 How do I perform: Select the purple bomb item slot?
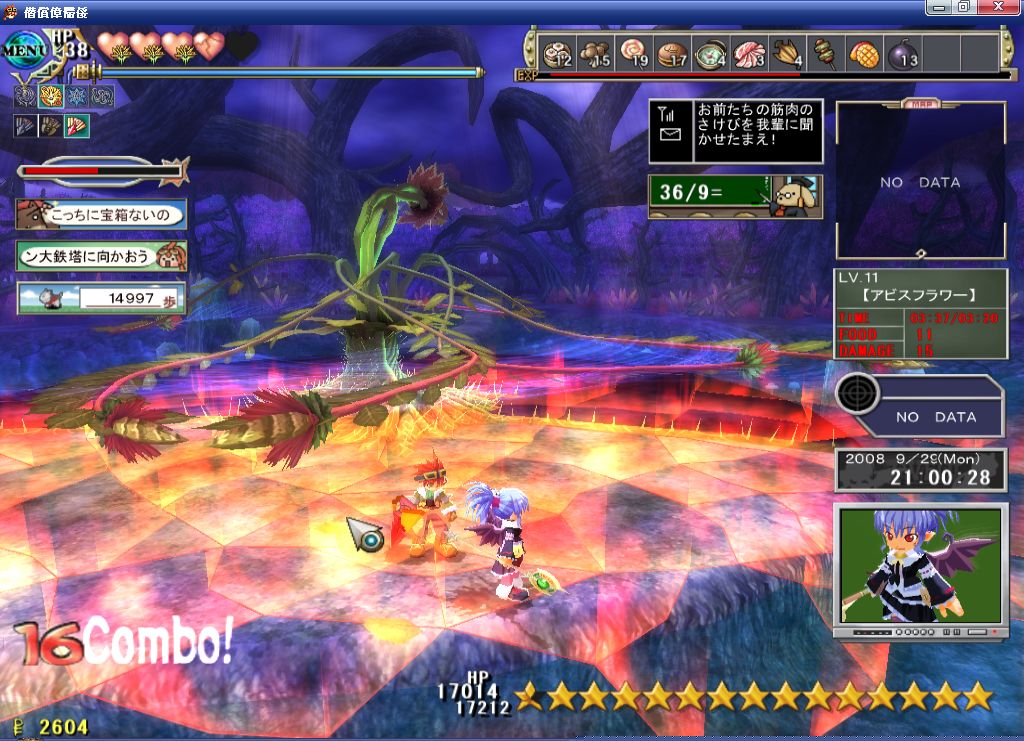tap(902, 52)
